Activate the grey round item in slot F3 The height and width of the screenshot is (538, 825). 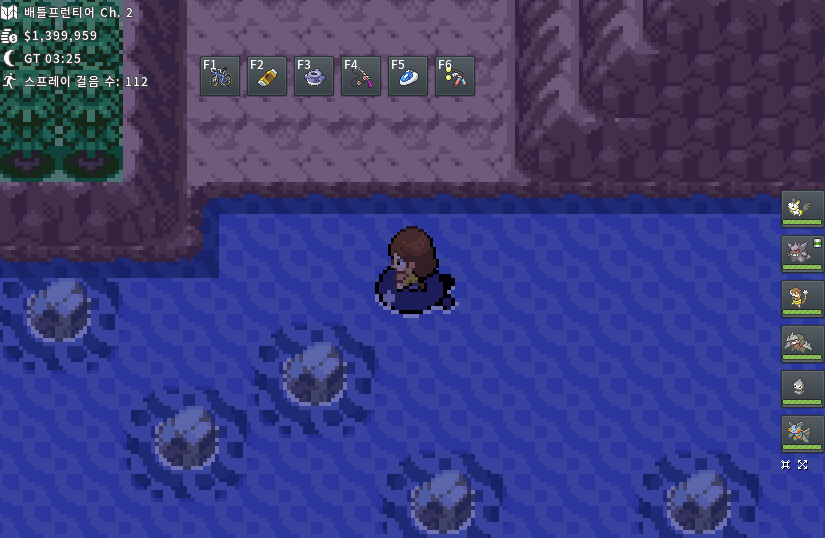314,76
